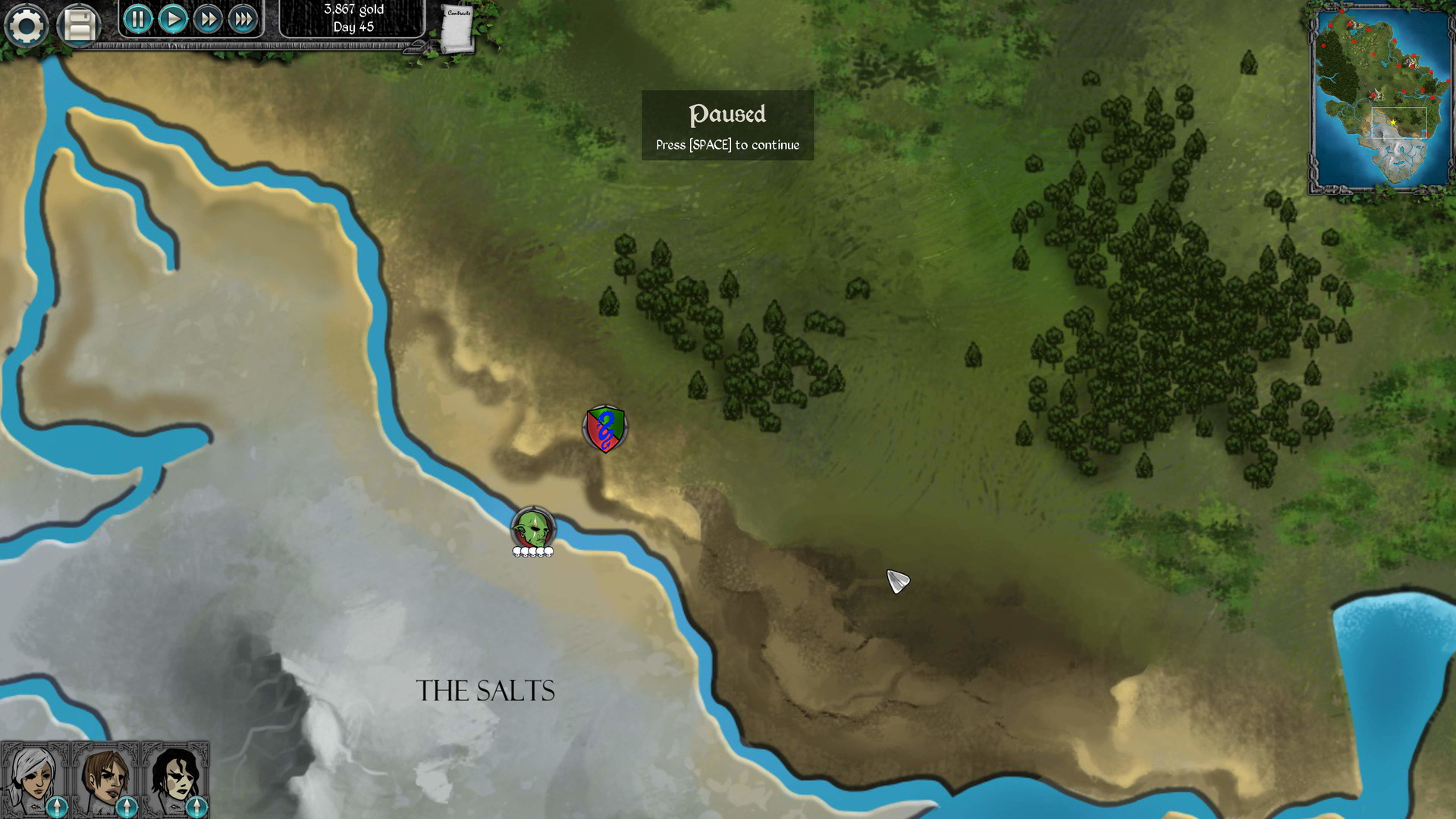This screenshot has width=1456, height=819.
Task: Select the red and green enemy shield marker
Action: (604, 429)
